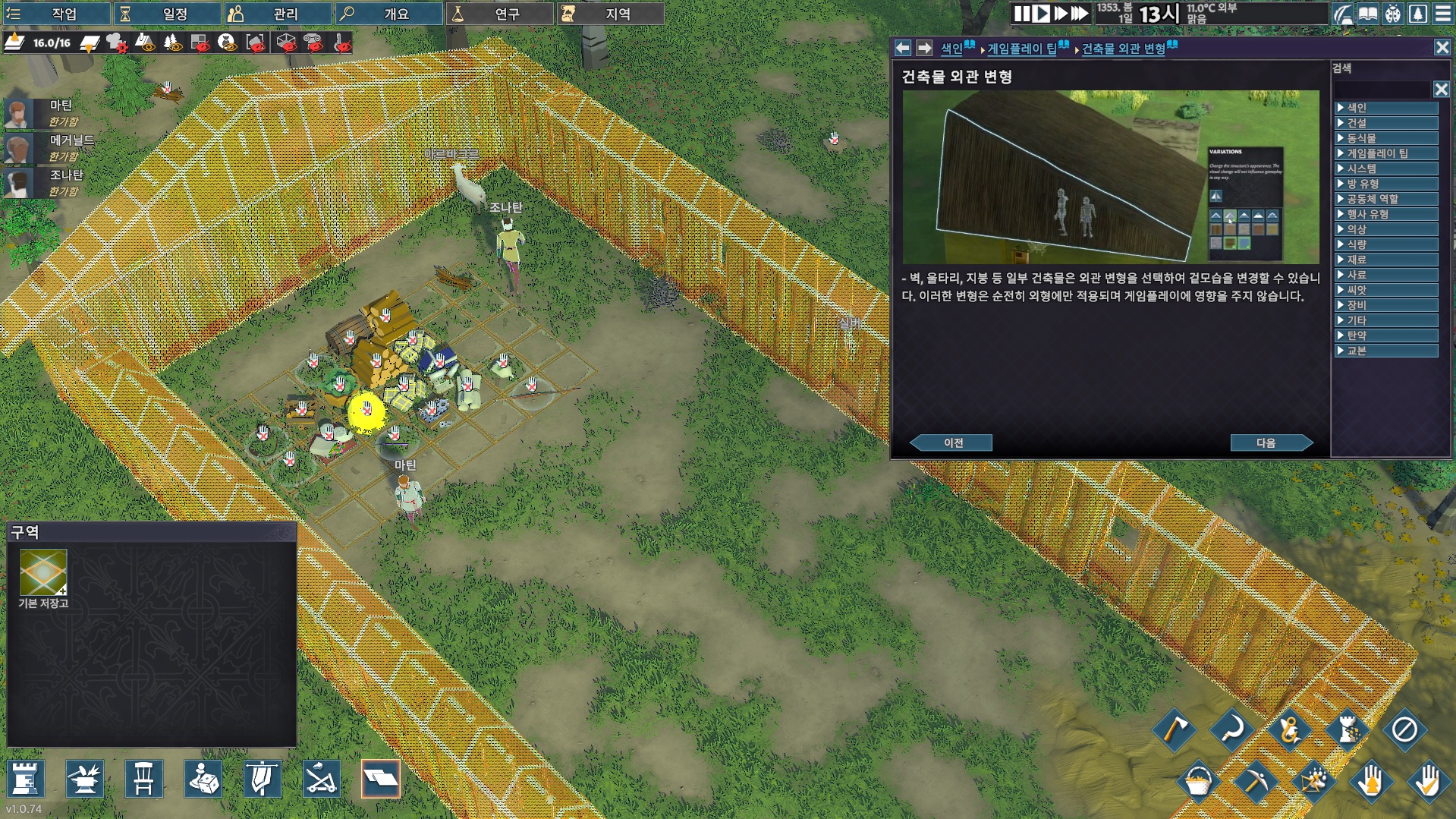Activate the cancel order tool
Screen dimensions: 1456x819
click(1404, 730)
